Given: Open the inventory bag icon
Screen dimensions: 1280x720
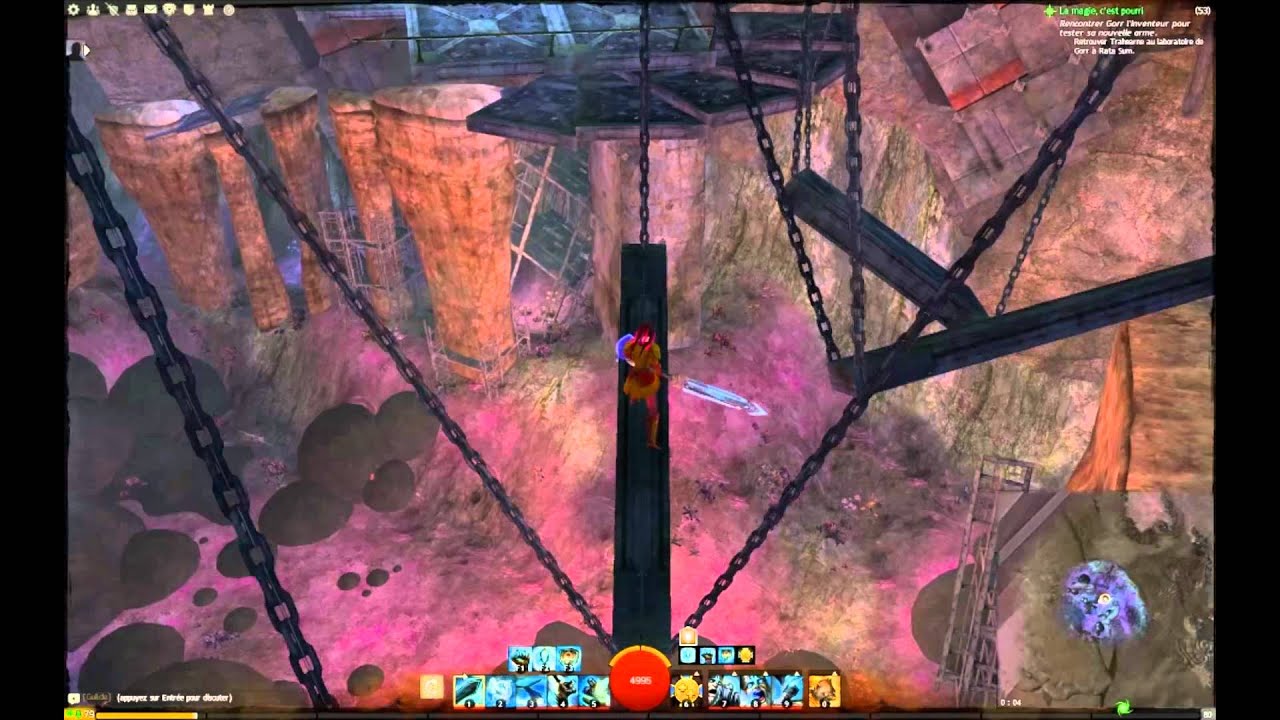Looking at the screenshot, I should [x=131, y=10].
